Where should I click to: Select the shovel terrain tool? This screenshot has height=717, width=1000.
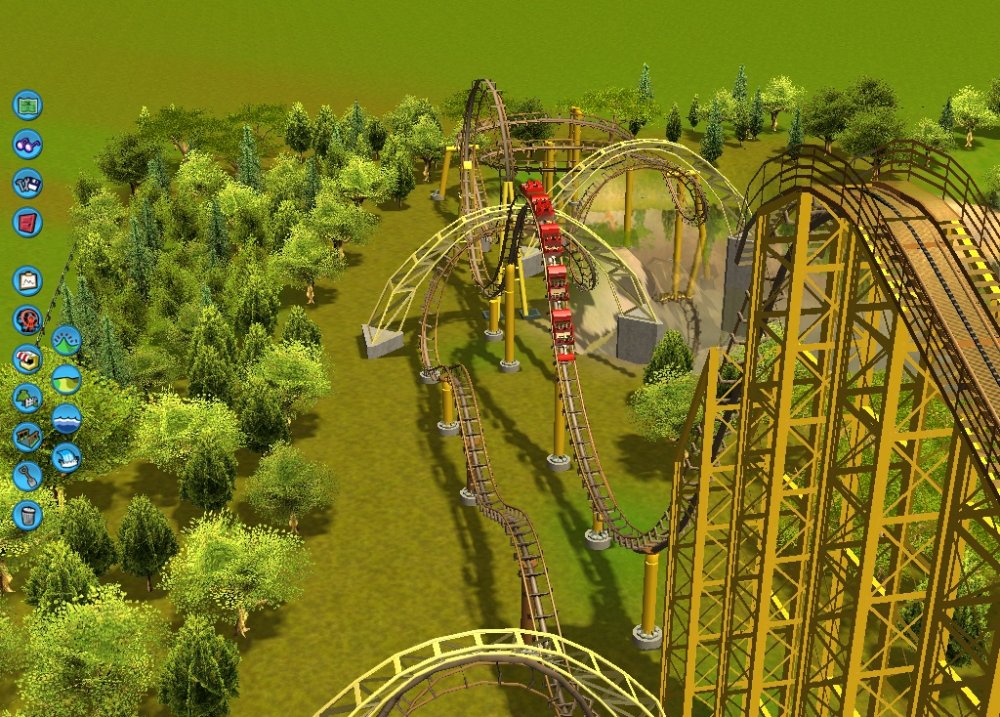point(27,476)
